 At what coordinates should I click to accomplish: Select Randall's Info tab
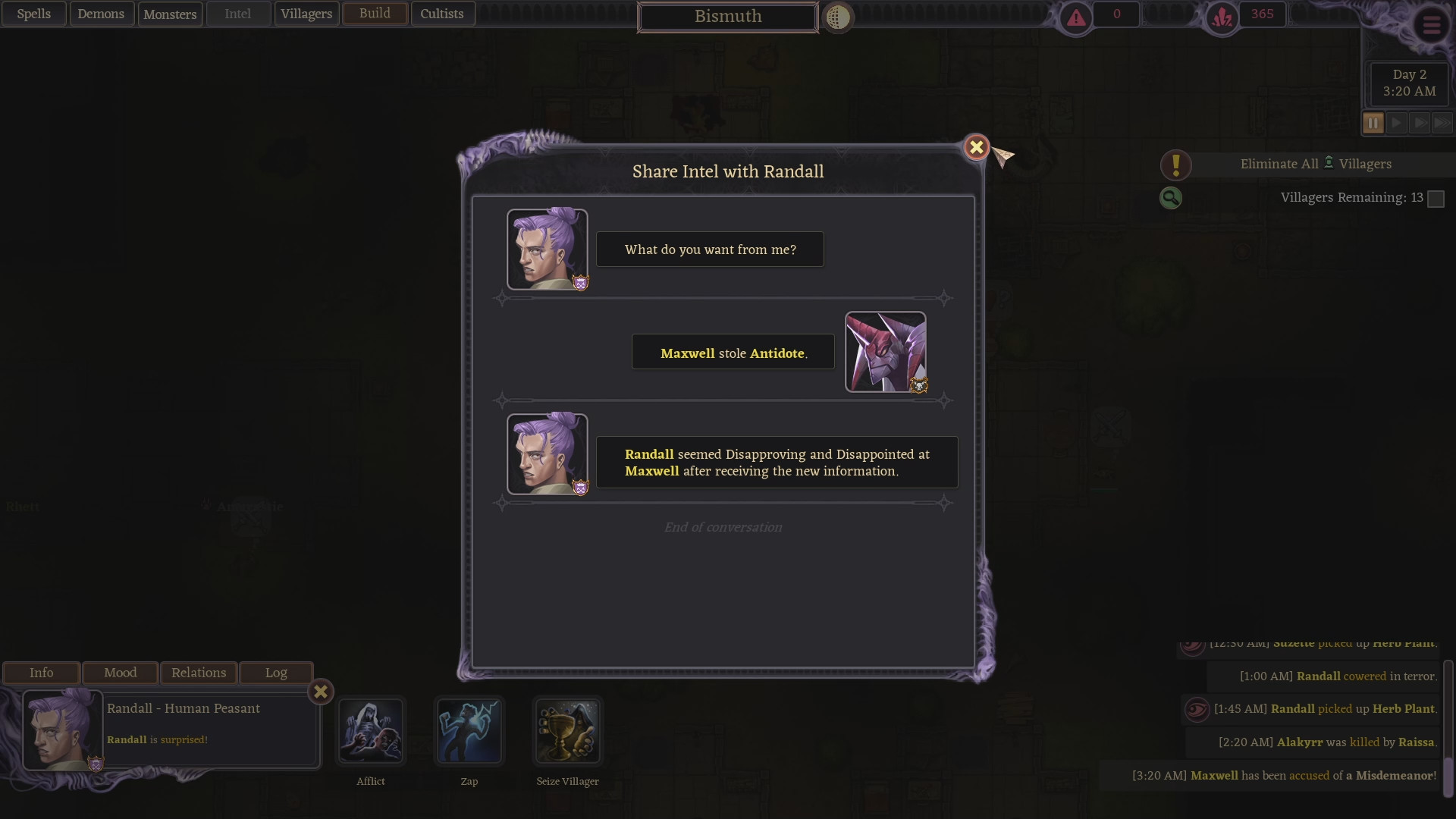(x=42, y=673)
